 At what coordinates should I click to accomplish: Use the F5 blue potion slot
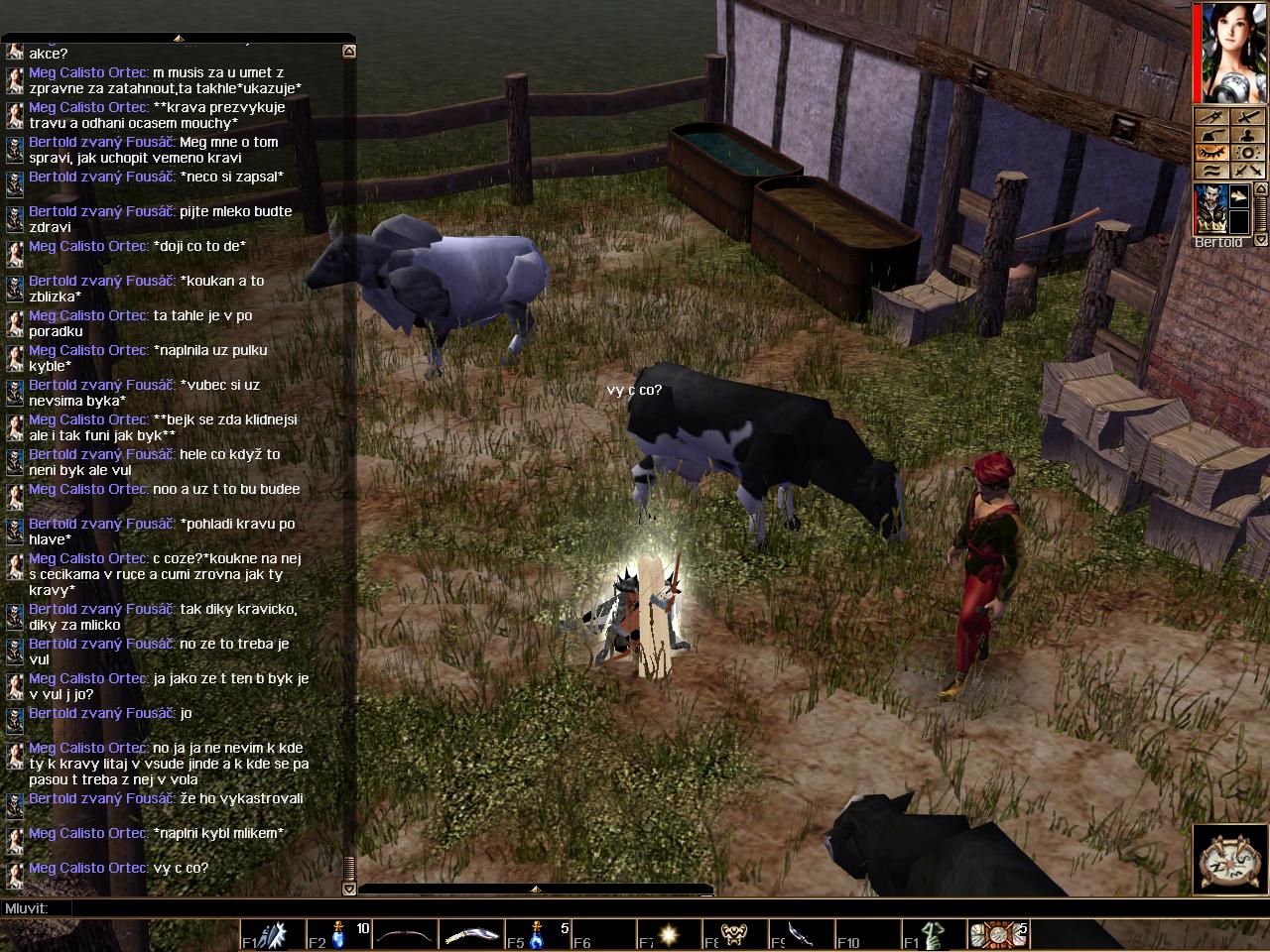coord(538,935)
